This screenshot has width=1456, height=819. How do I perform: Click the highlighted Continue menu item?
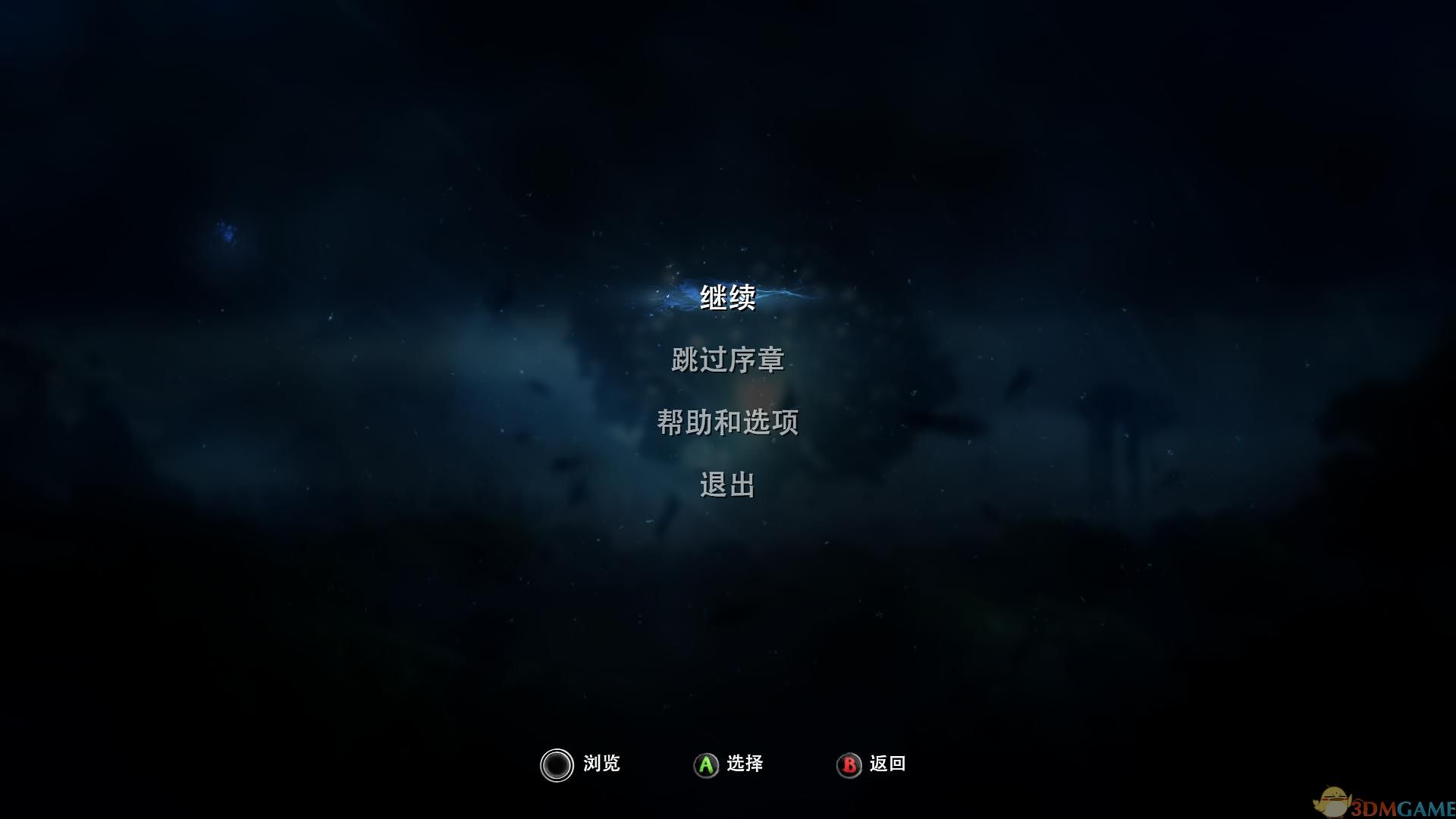[x=727, y=299]
